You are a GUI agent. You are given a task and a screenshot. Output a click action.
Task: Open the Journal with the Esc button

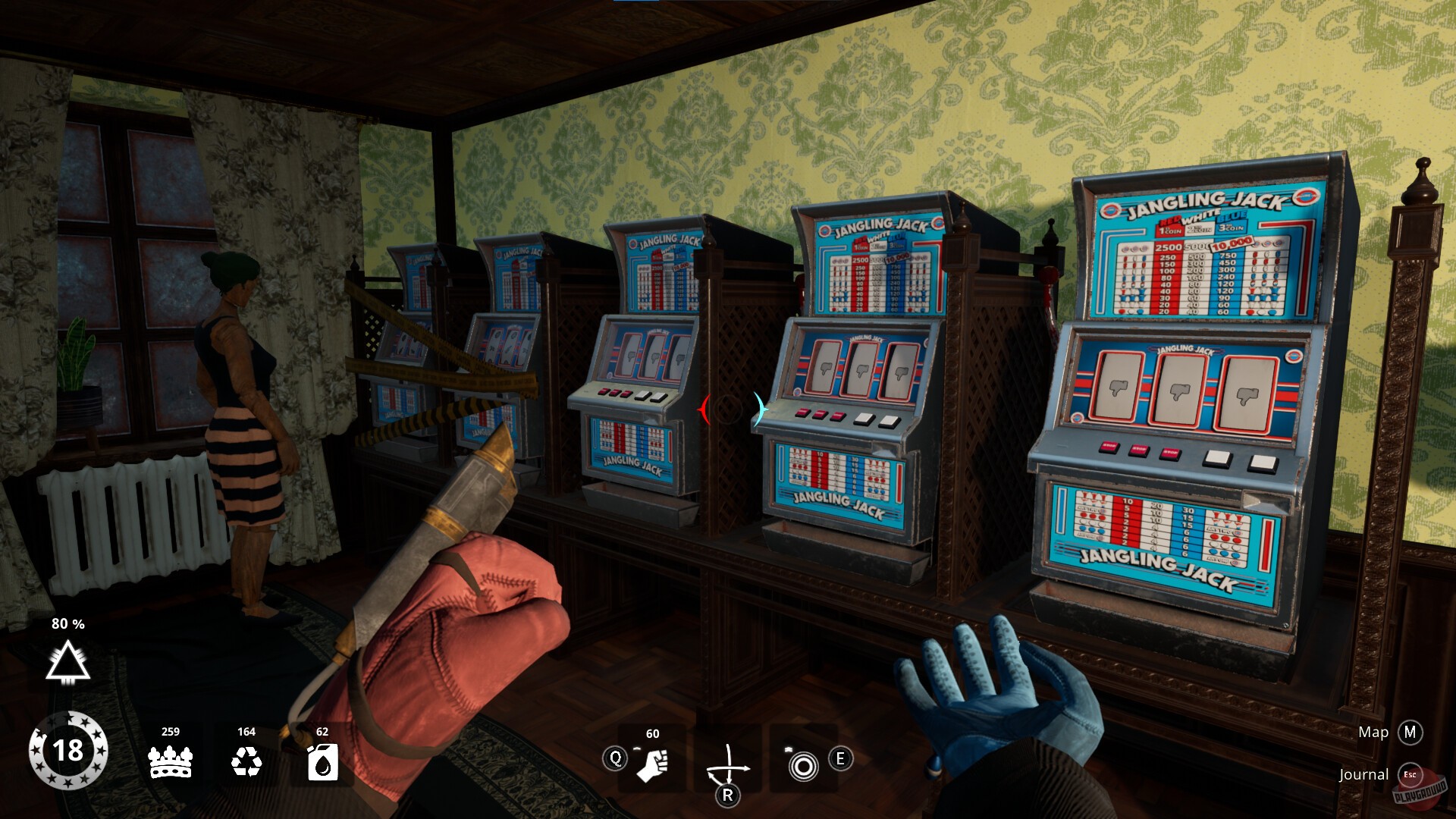tap(1412, 774)
